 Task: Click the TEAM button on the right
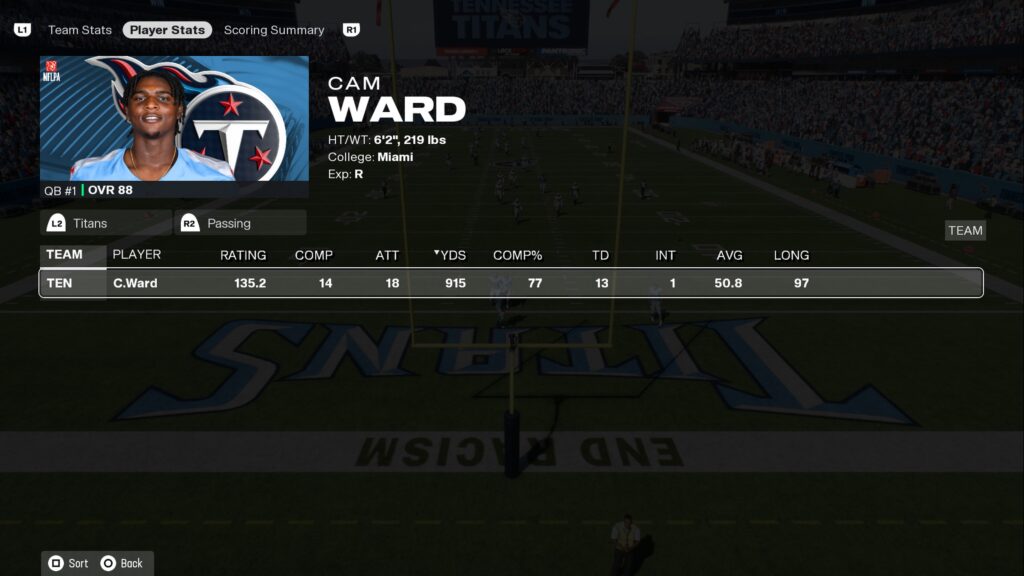tap(965, 230)
